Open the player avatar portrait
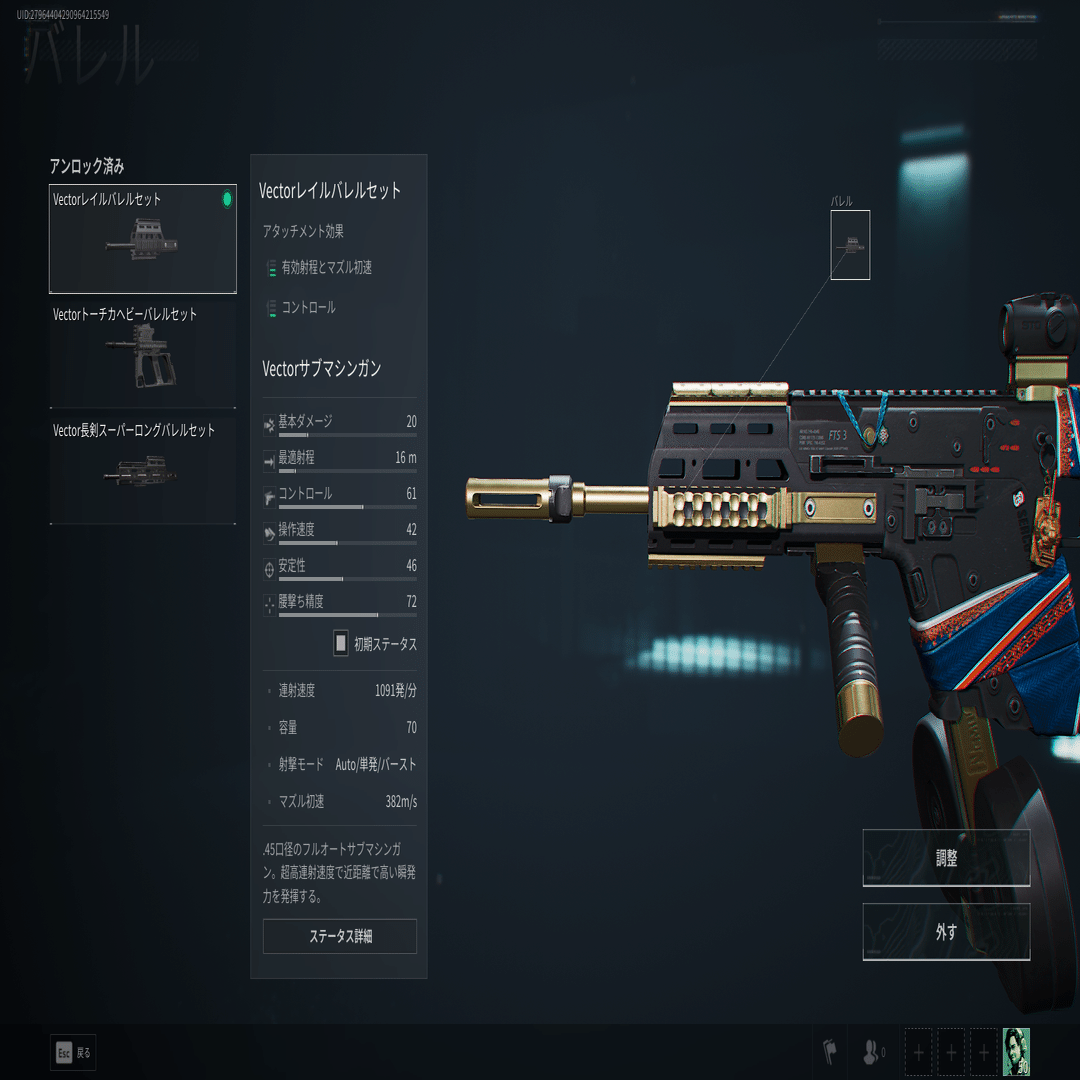1080x1080 pixels. click(1016, 1052)
